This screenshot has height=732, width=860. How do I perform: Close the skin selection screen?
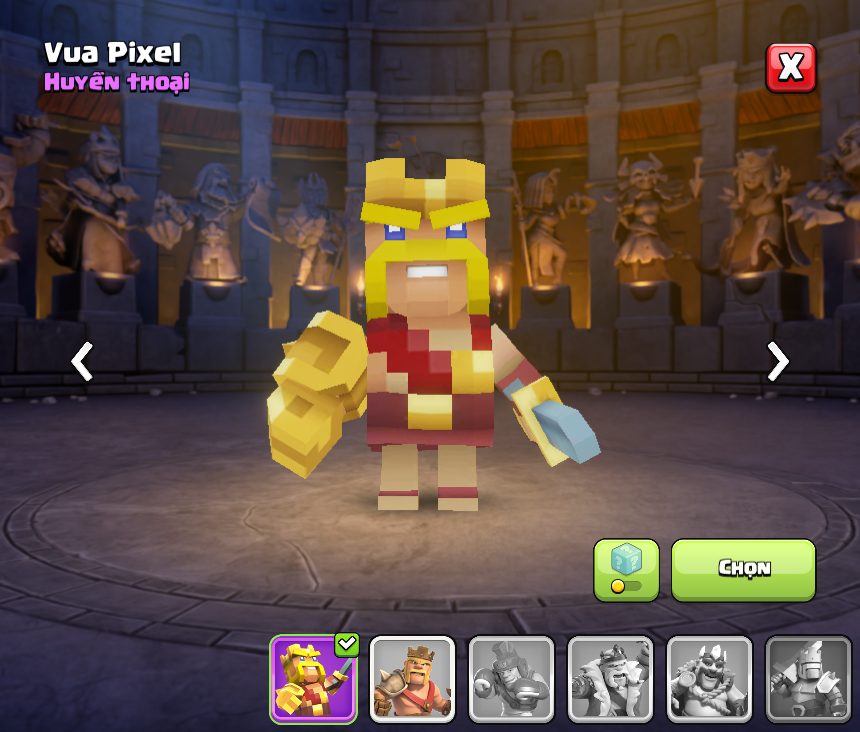click(790, 68)
